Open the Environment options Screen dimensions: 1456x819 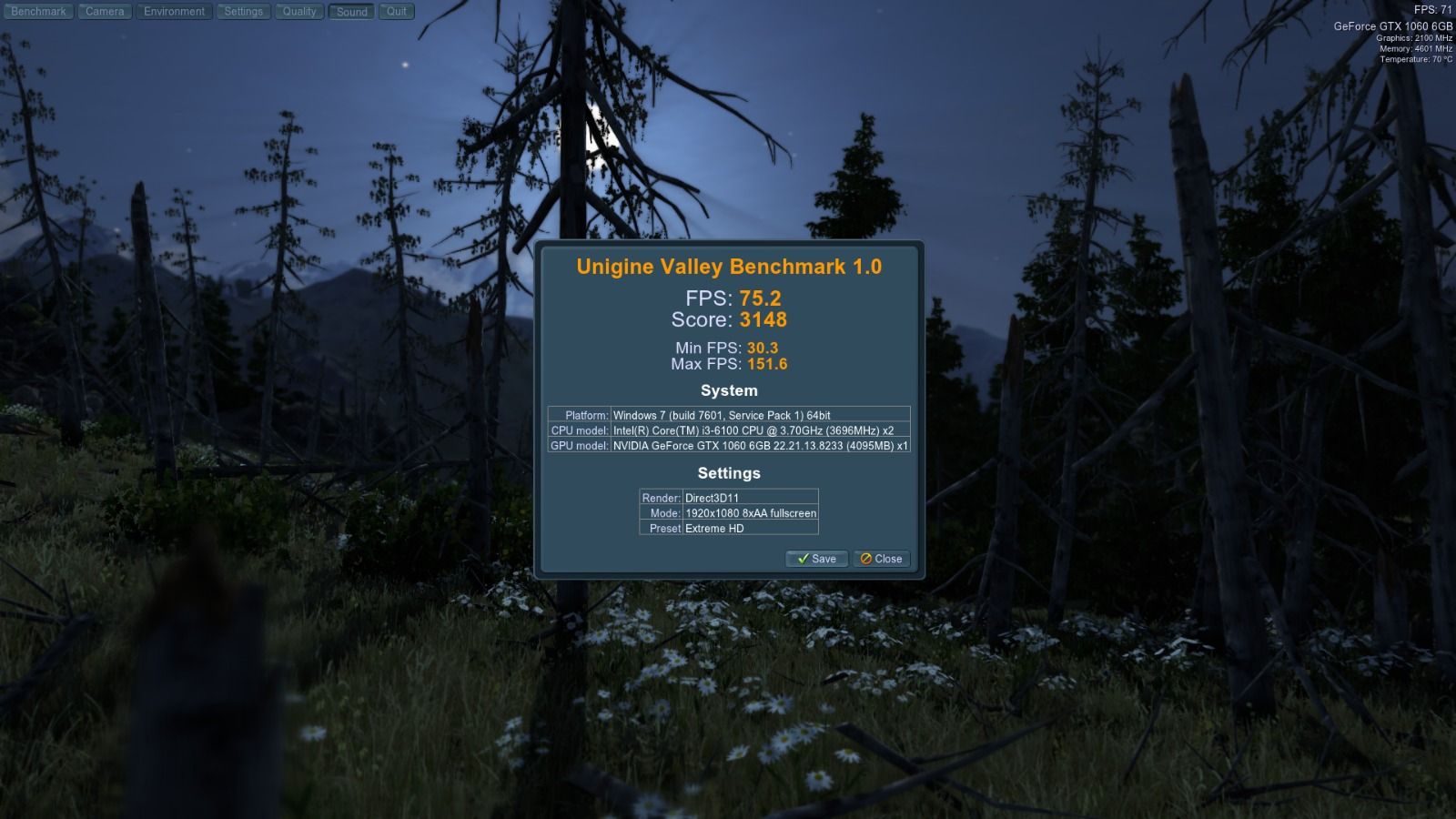tap(174, 12)
